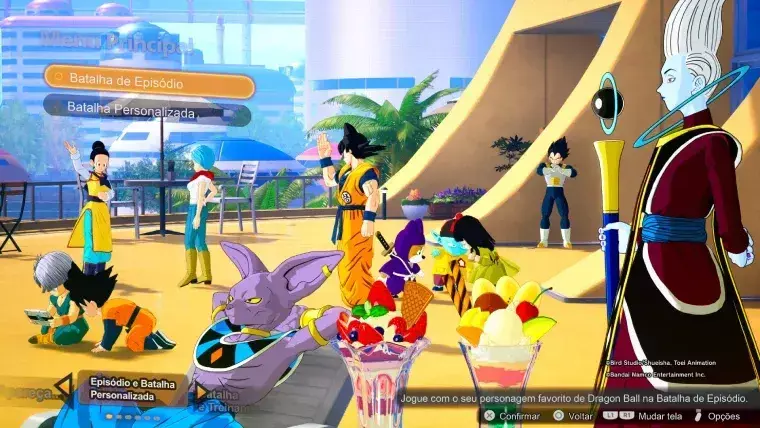Screen dimensions: 760x428
Task: Select the Batalha de Episódio menu entry
Action: 148,79
